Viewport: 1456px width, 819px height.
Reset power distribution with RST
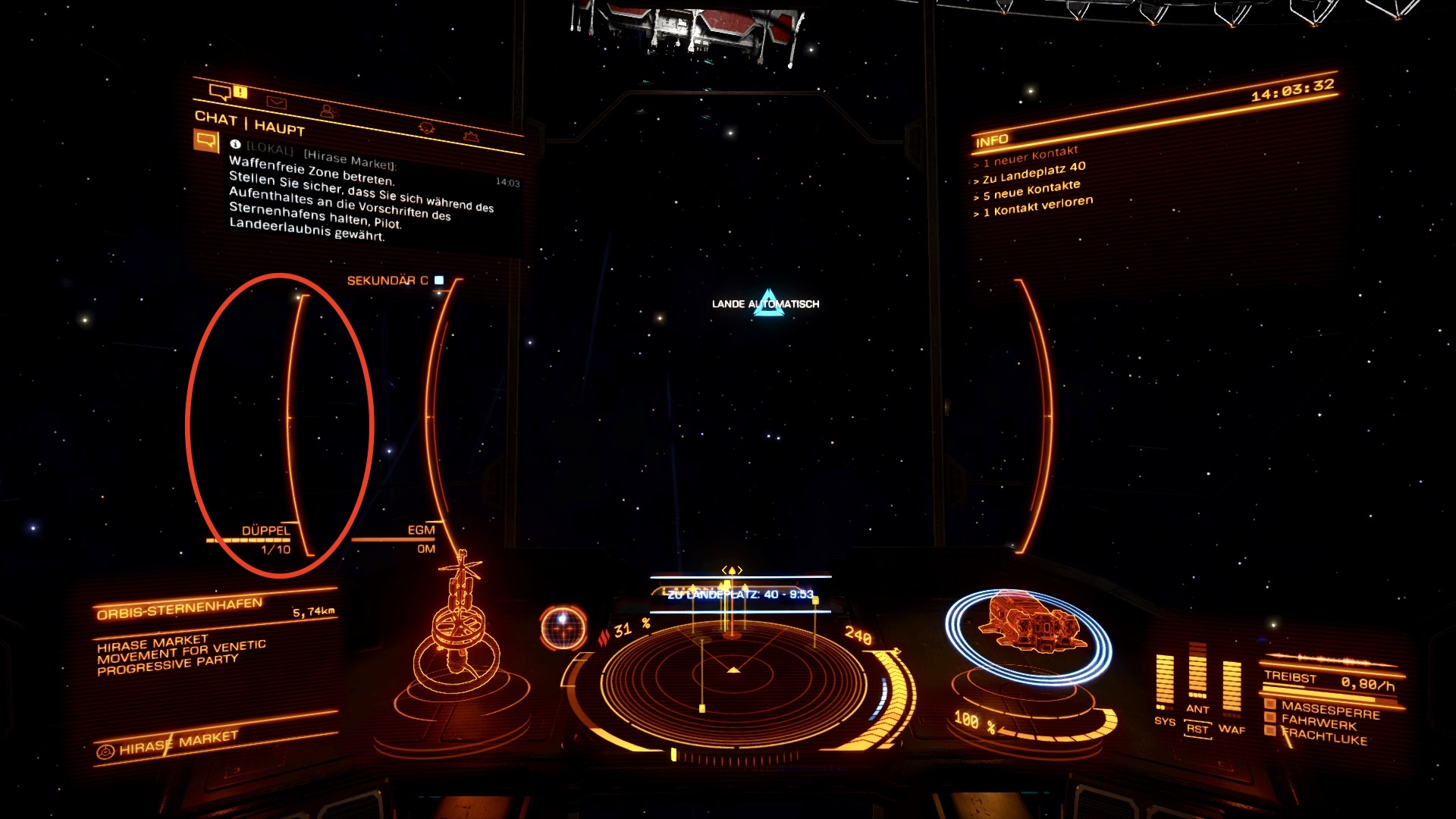pyautogui.click(x=1197, y=730)
